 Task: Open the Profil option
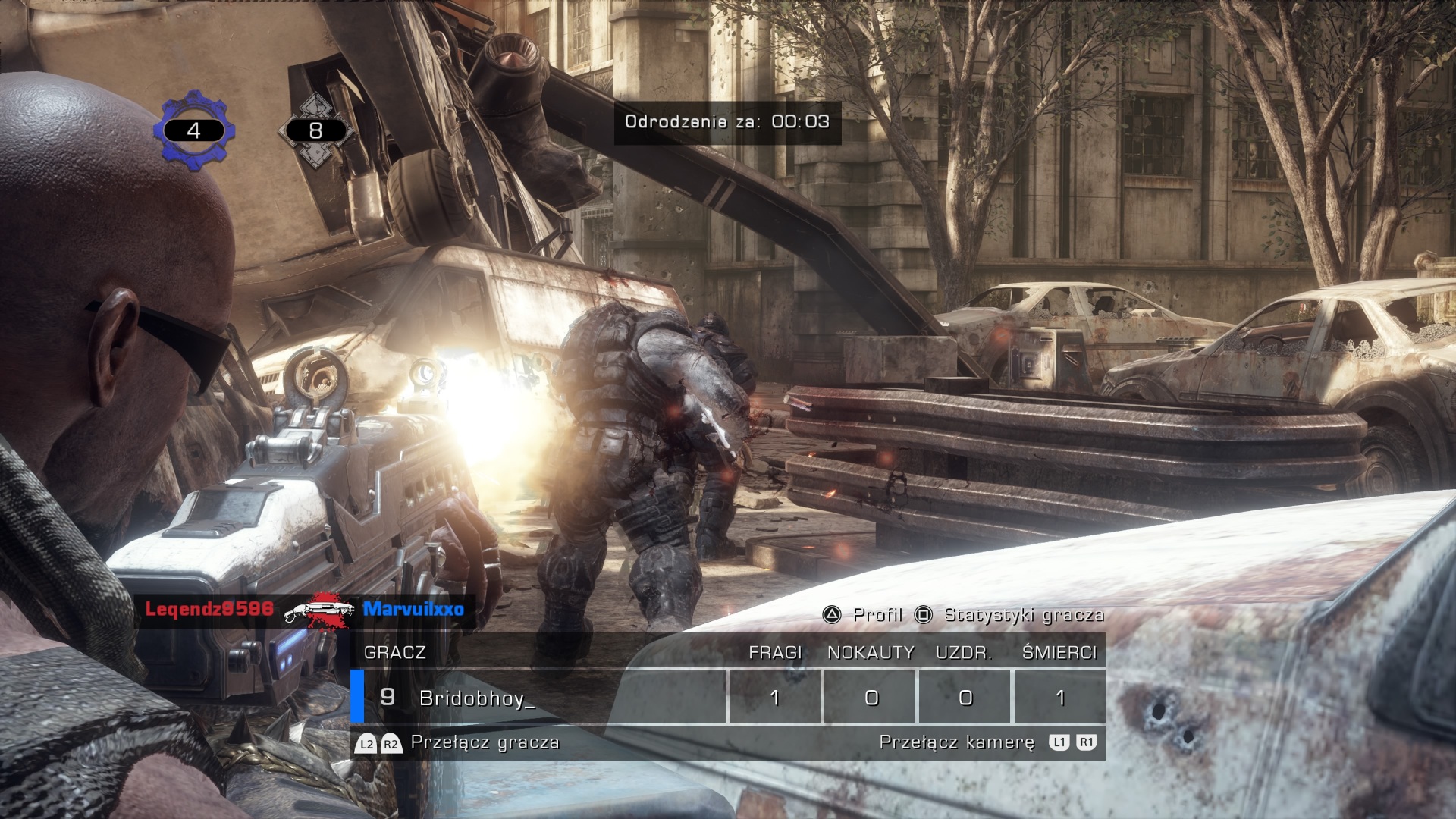pyautogui.click(x=864, y=615)
